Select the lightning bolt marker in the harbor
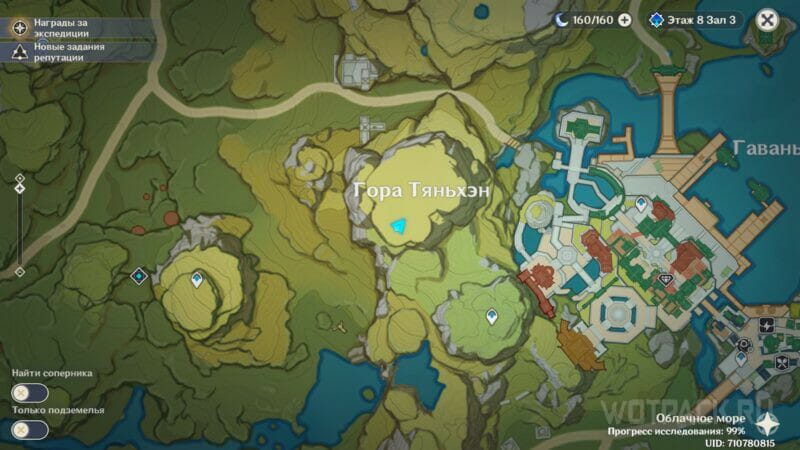 [x=766, y=326]
